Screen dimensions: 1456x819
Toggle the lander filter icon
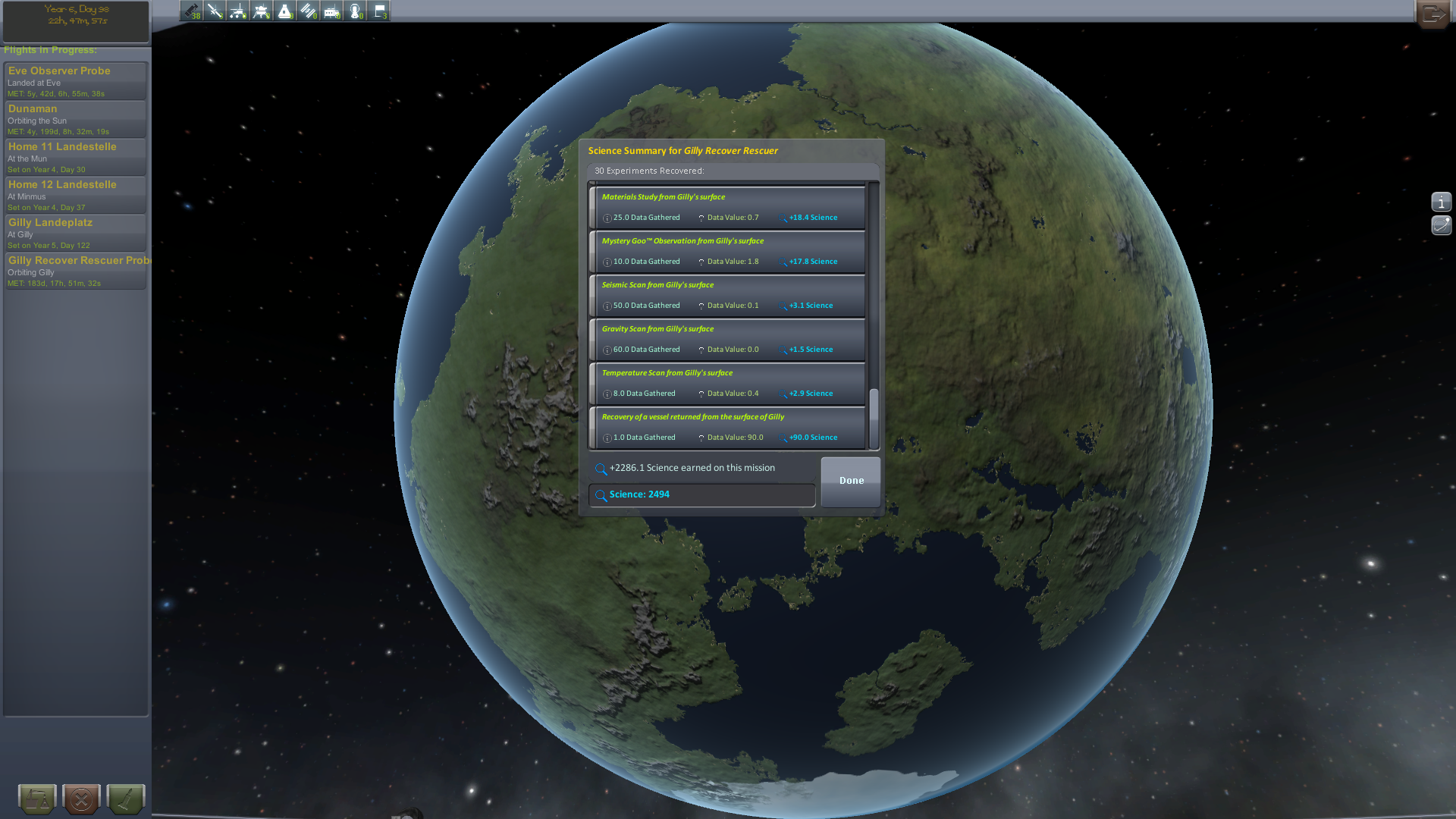pyautogui.click(x=262, y=11)
